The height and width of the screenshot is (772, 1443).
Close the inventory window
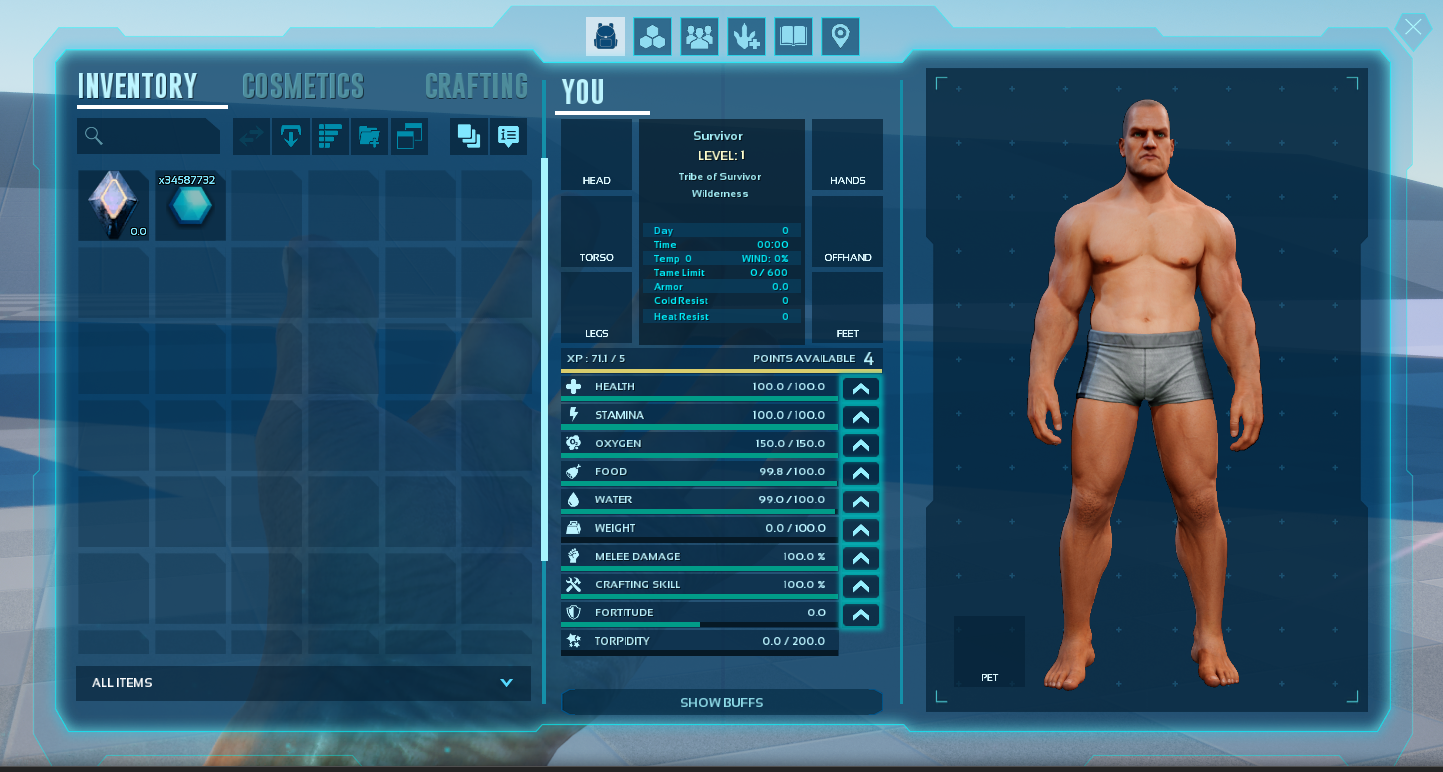click(x=1412, y=28)
